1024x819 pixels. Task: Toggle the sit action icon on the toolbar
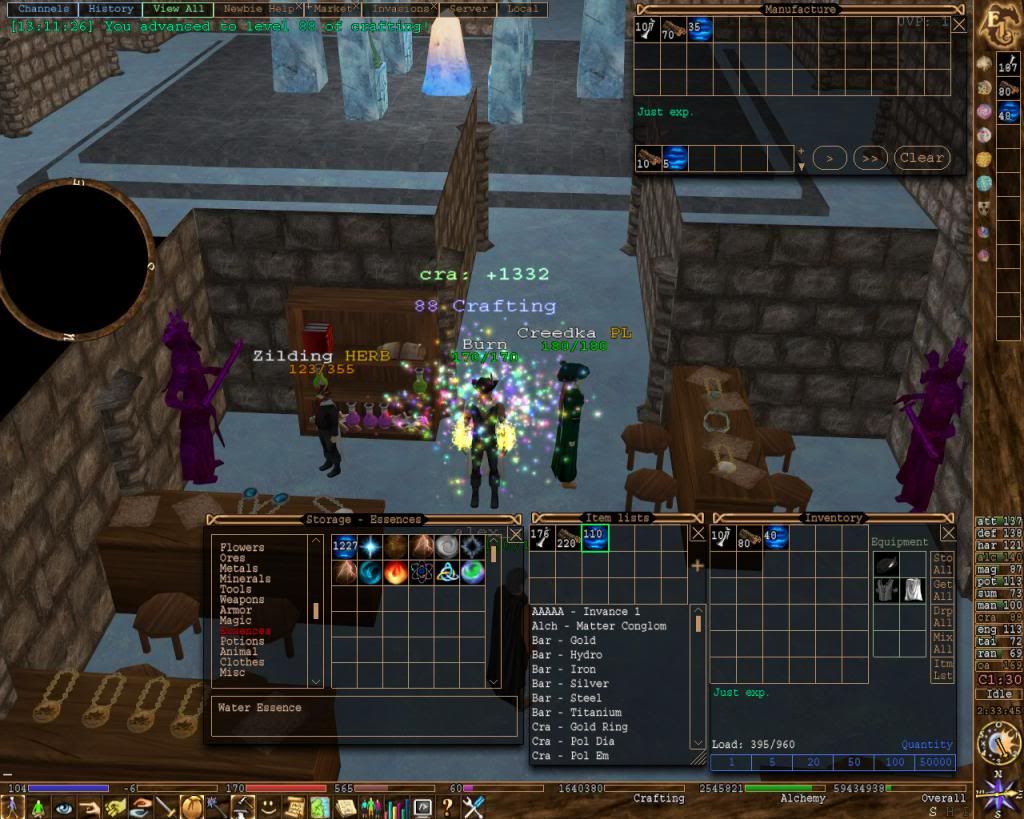(38, 806)
